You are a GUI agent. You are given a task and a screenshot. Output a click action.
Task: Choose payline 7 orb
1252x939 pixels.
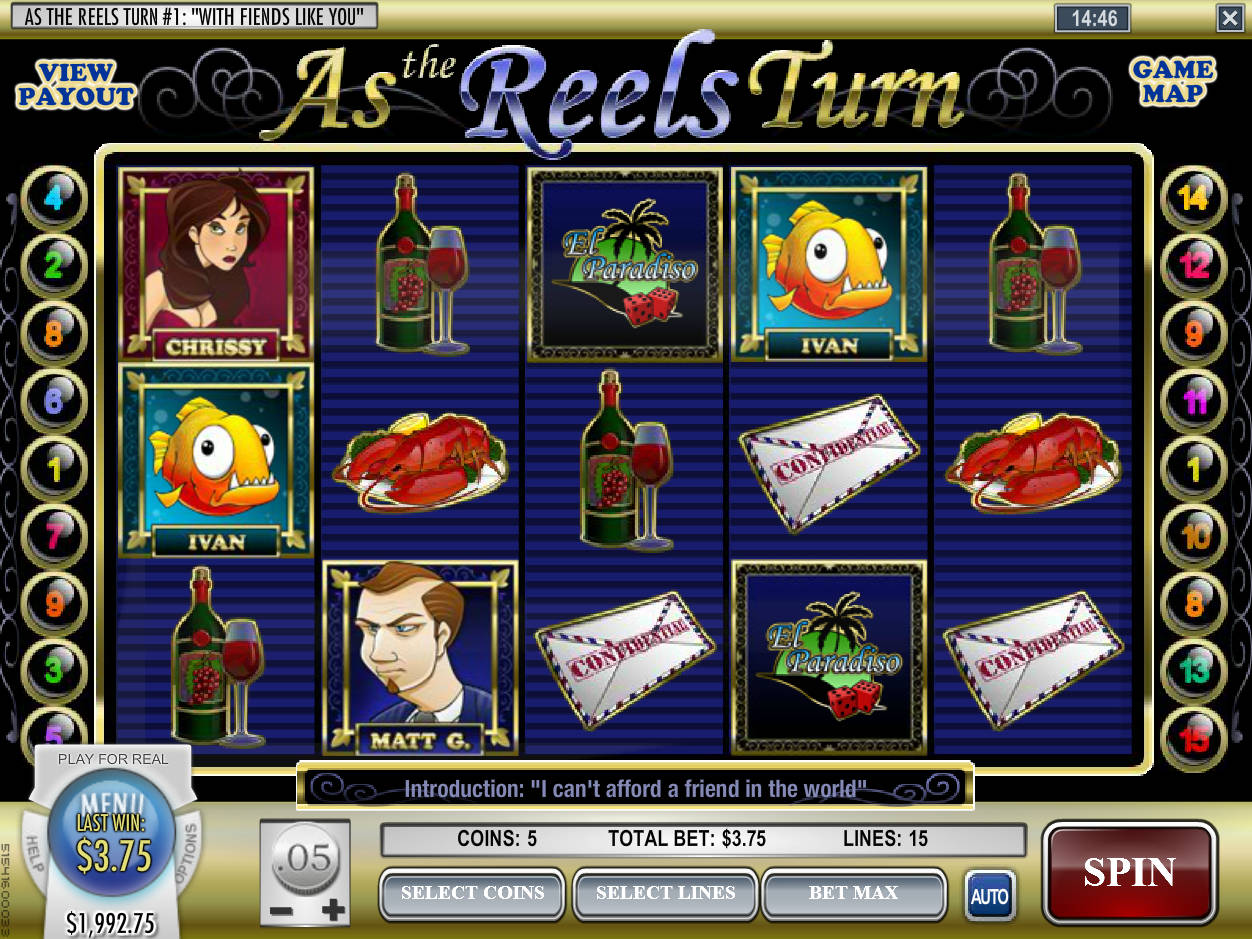click(53, 536)
